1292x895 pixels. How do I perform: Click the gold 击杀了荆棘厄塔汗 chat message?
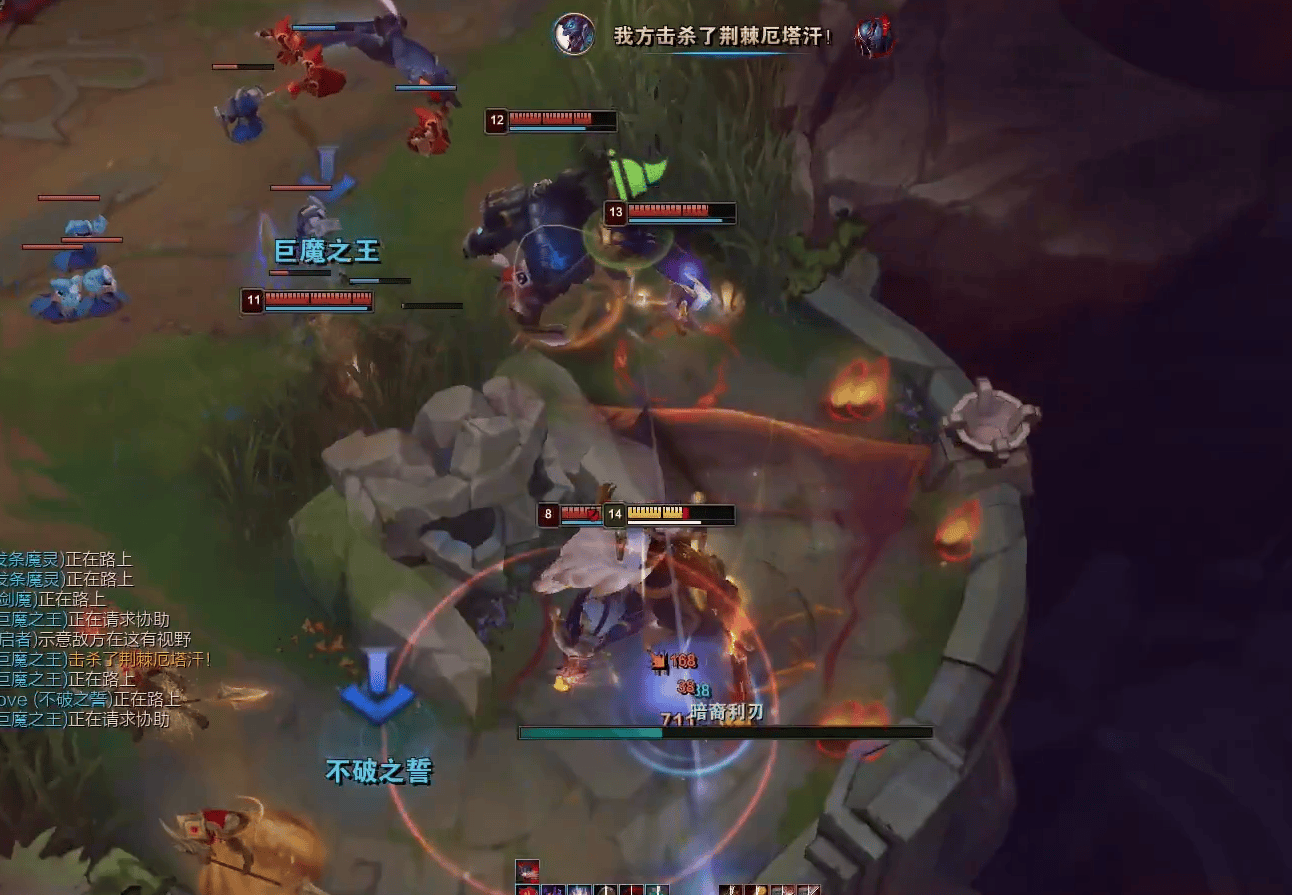click(x=138, y=659)
